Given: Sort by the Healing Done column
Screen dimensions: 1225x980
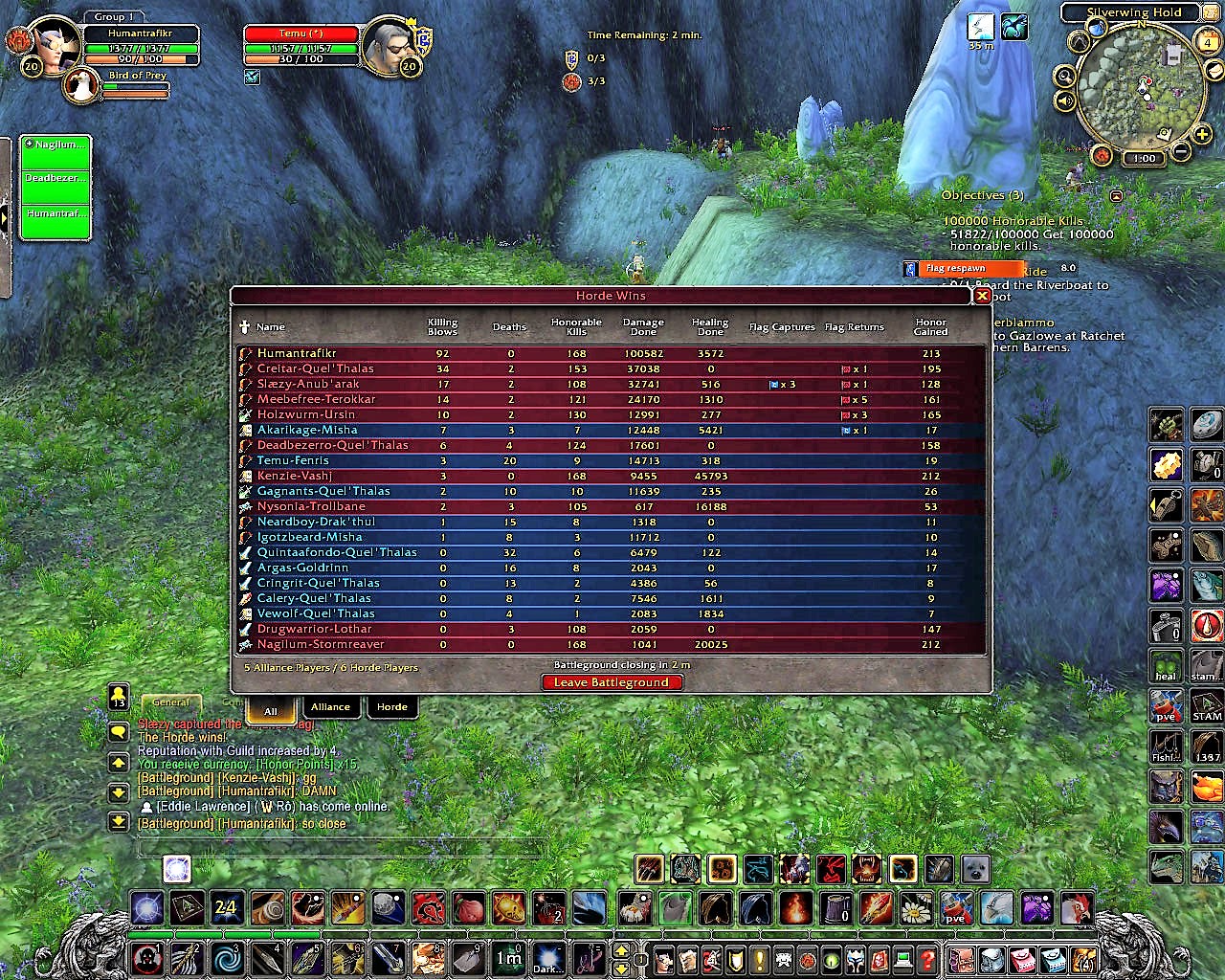Looking at the screenshot, I should (710, 327).
